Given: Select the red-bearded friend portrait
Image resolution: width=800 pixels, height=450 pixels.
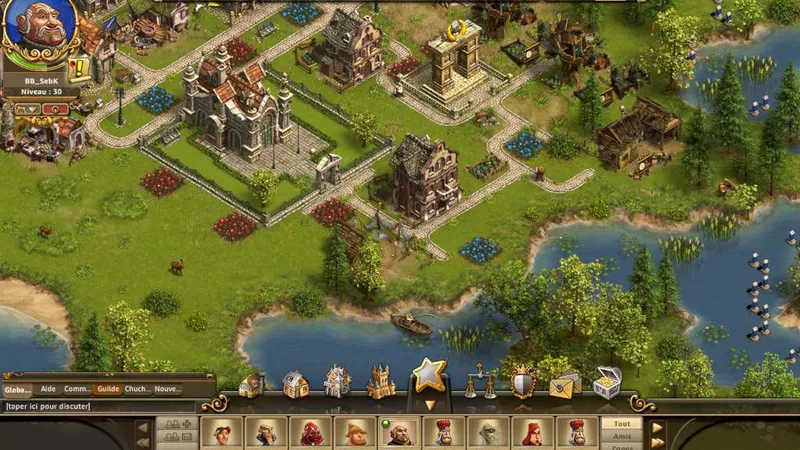Looking at the screenshot, I should (x=310, y=433).
